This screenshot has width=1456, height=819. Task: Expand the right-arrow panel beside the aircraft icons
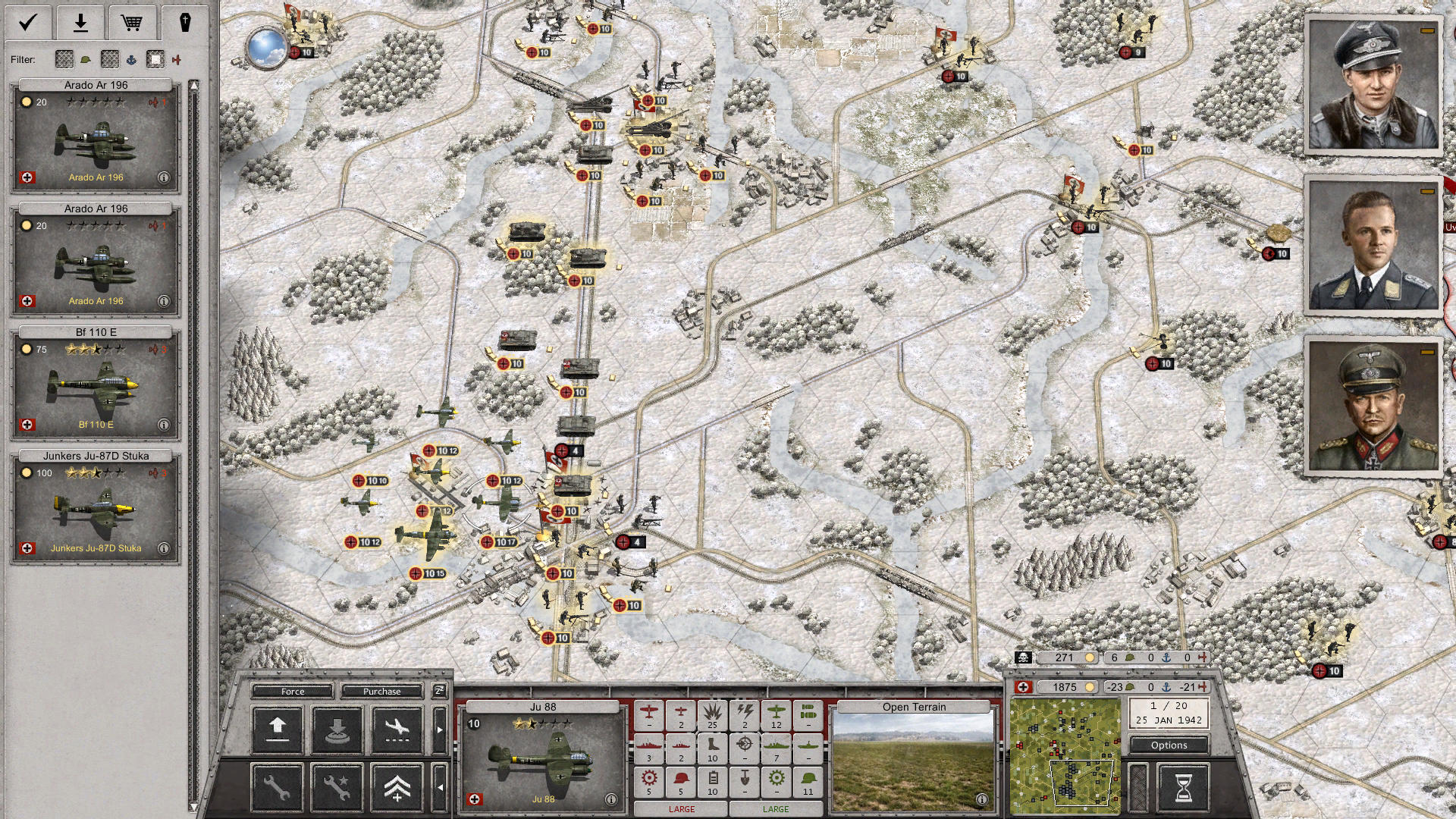[440, 730]
